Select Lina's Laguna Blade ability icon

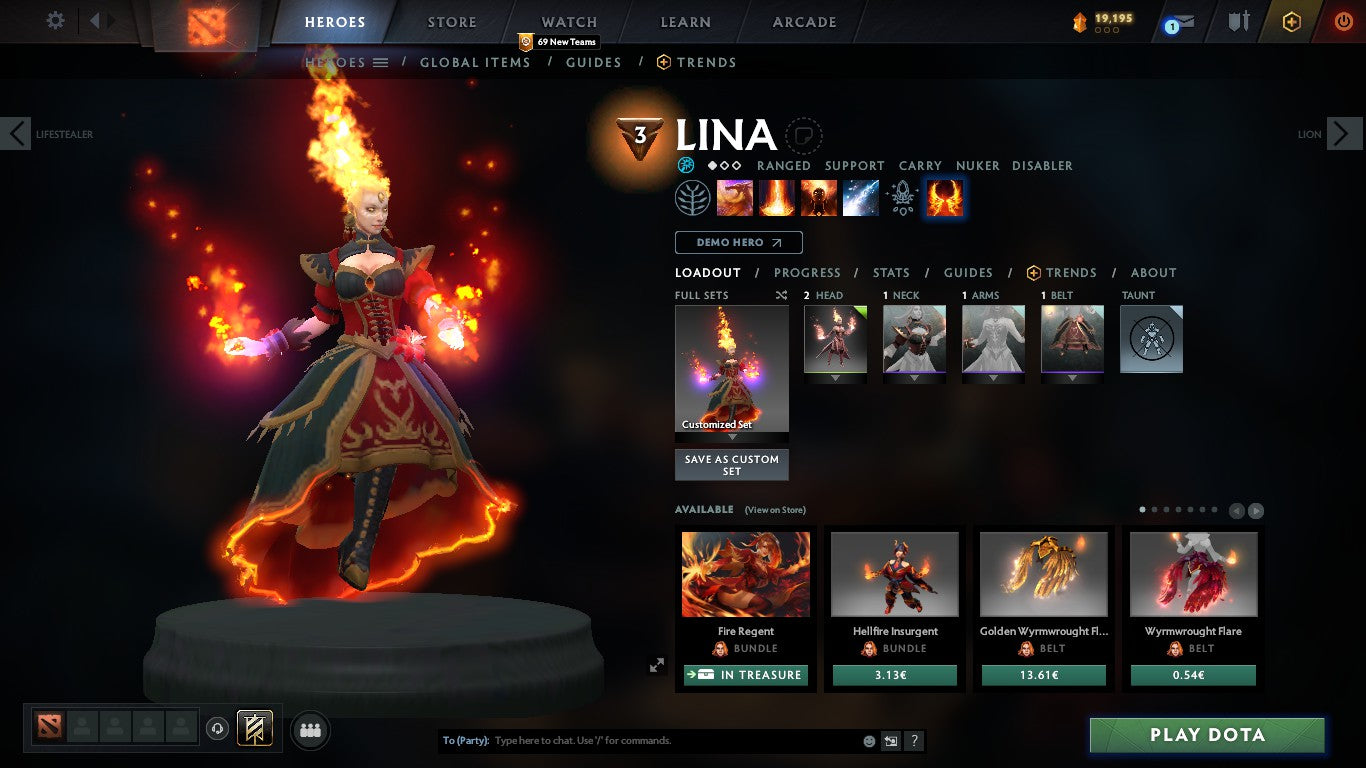pos(861,197)
